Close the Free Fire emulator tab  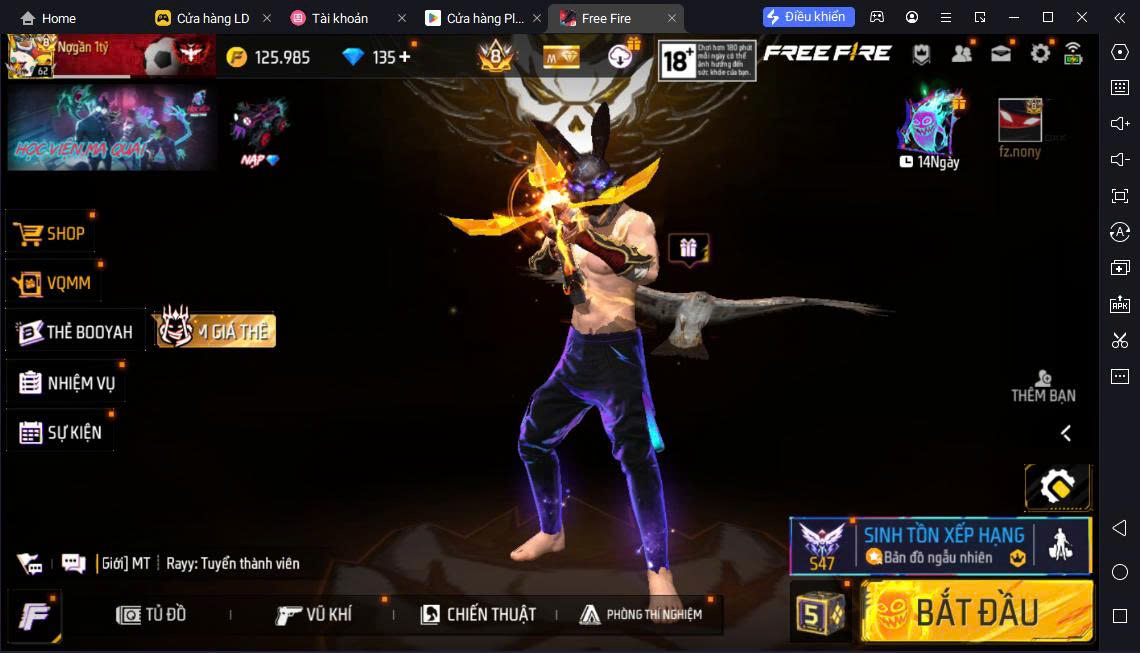pyautogui.click(x=672, y=18)
